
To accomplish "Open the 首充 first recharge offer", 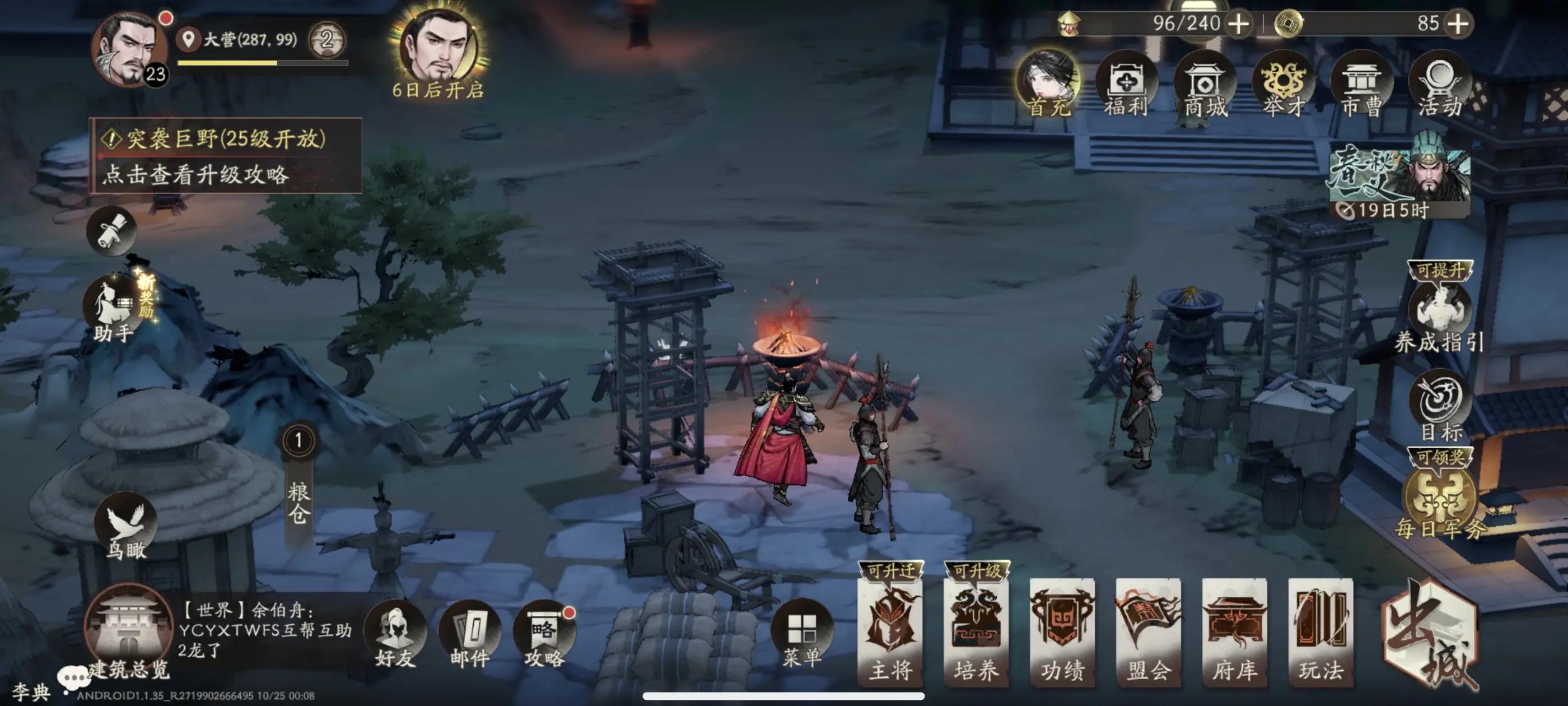I will point(1048,85).
